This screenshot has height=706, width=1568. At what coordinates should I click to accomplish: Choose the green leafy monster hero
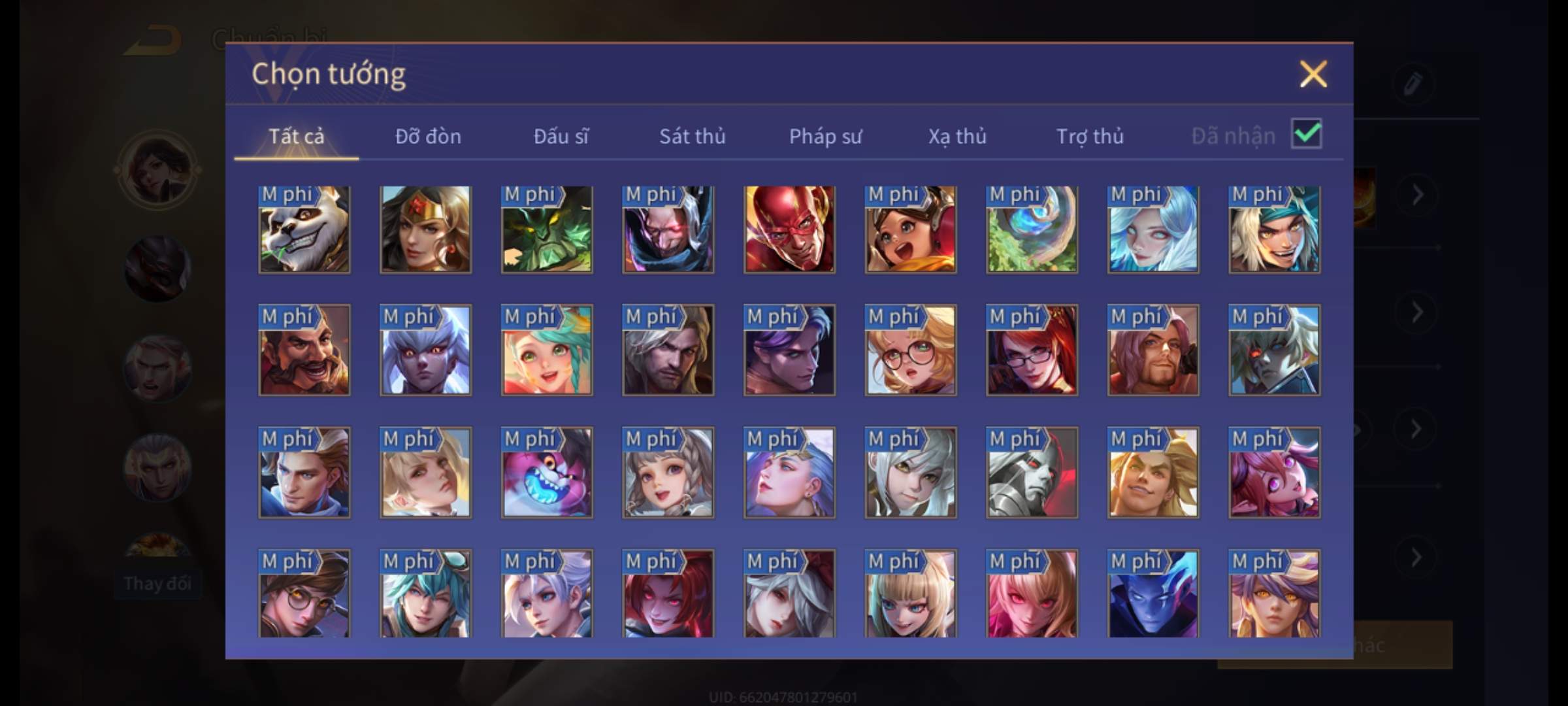547,229
